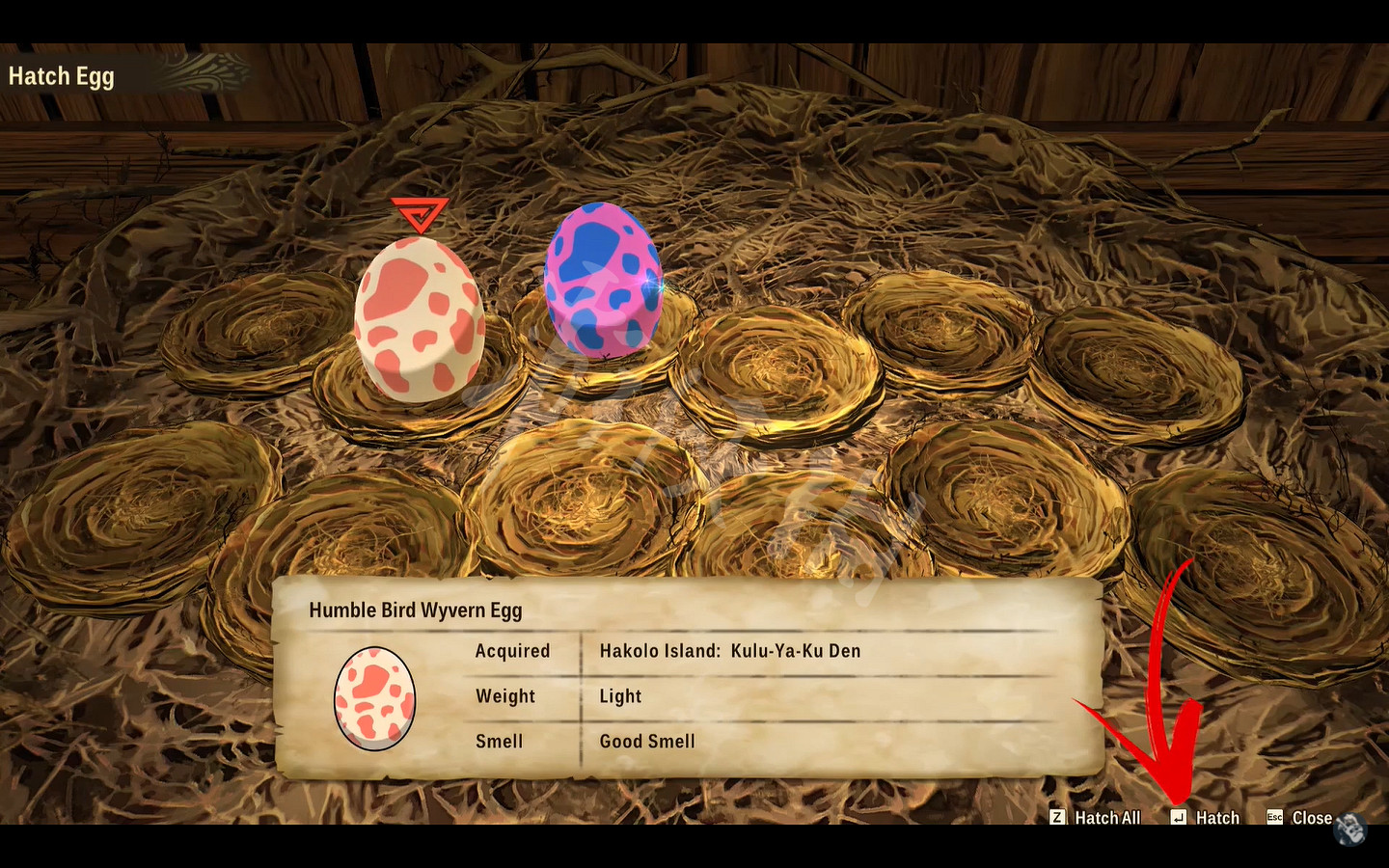1389x868 pixels.
Task: Click the Weight value Light
Action: [620, 696]
